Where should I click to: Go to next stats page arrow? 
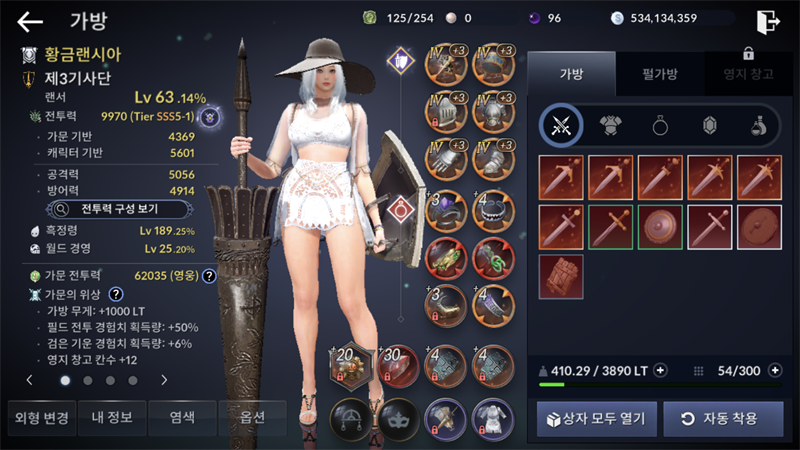click(x=164, y=380)
